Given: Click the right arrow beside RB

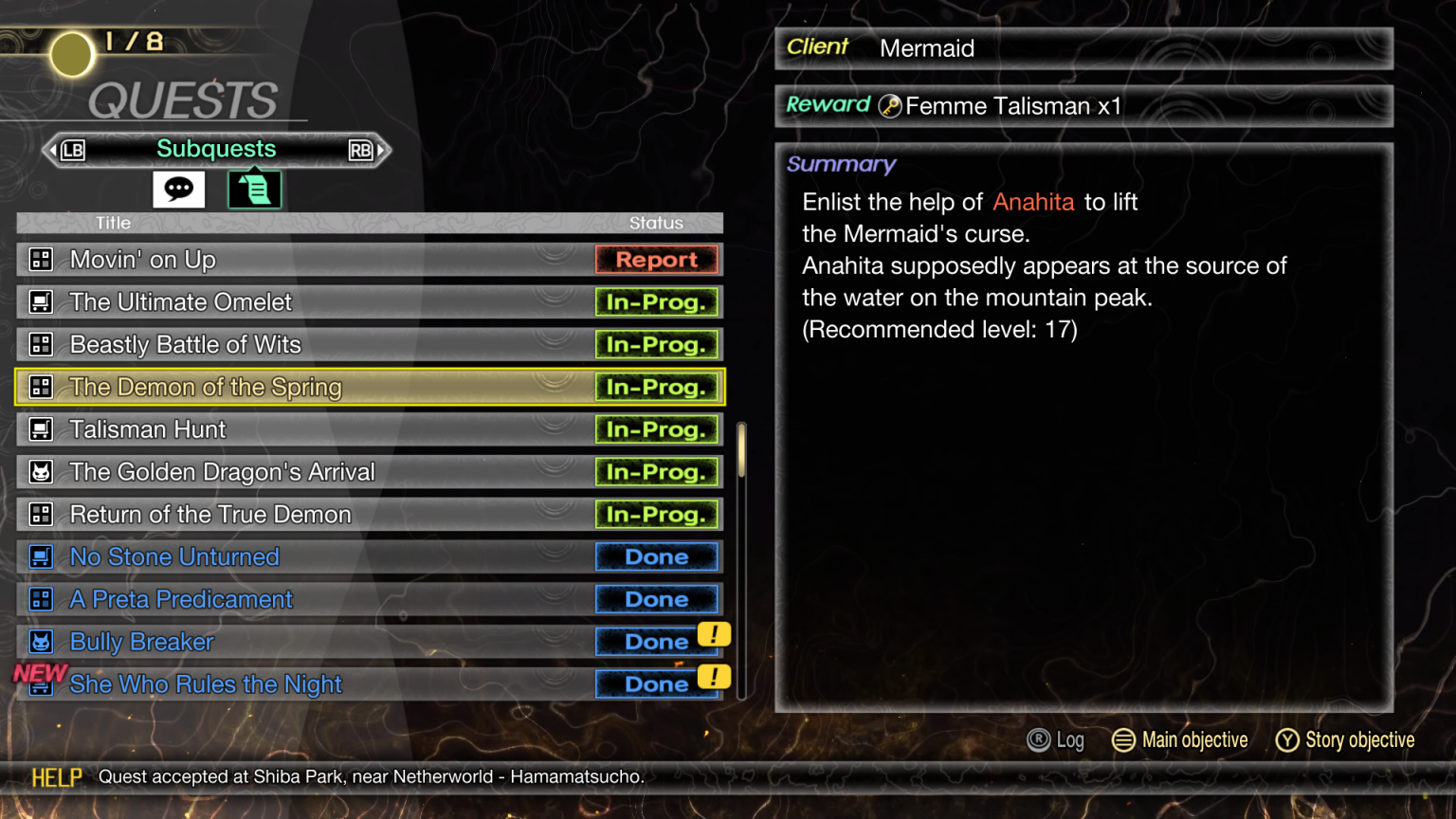Looking at the screenshot, I should coord(382,149).
